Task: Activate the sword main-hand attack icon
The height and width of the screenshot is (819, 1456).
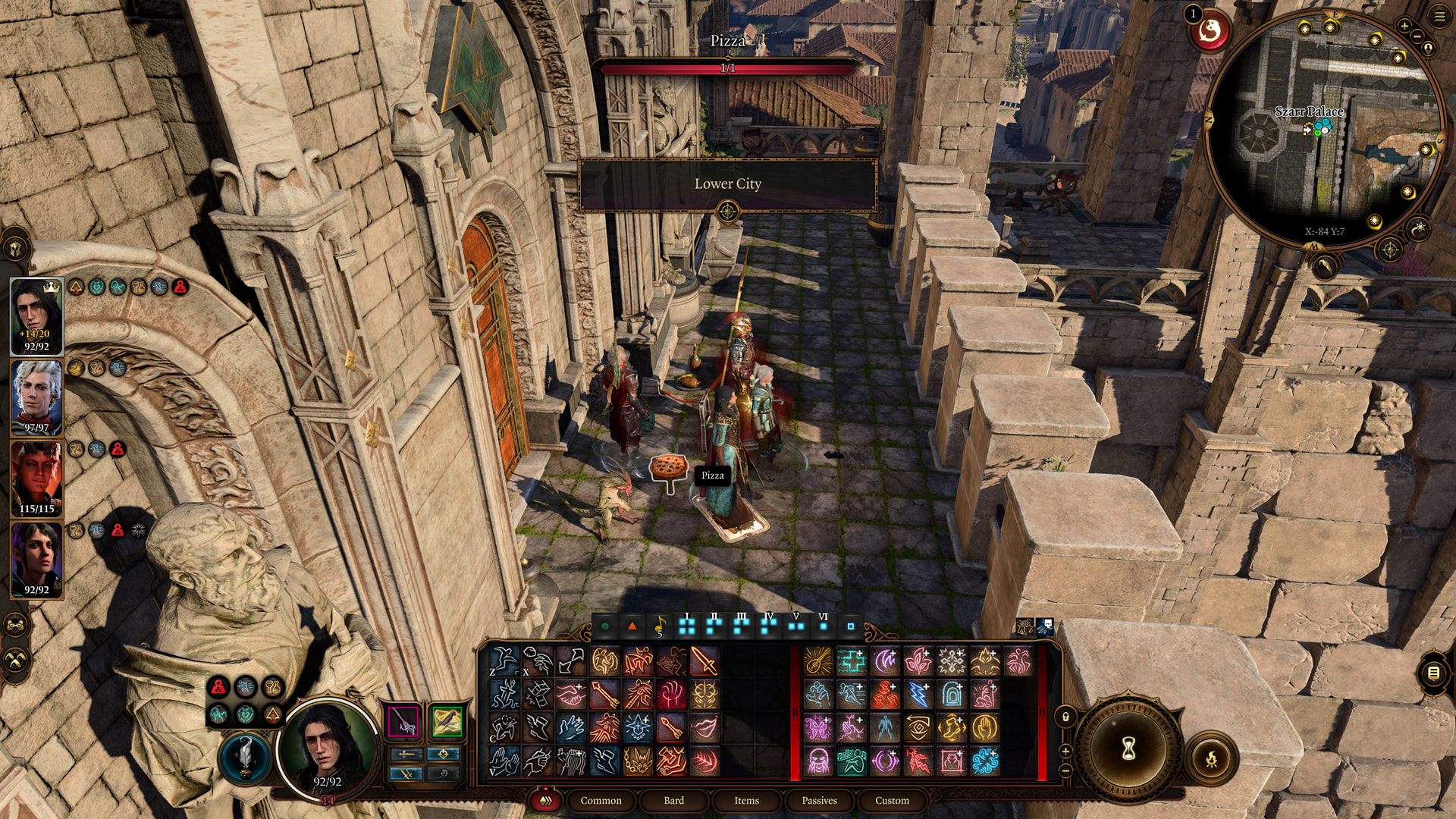Action: [704, 661]
